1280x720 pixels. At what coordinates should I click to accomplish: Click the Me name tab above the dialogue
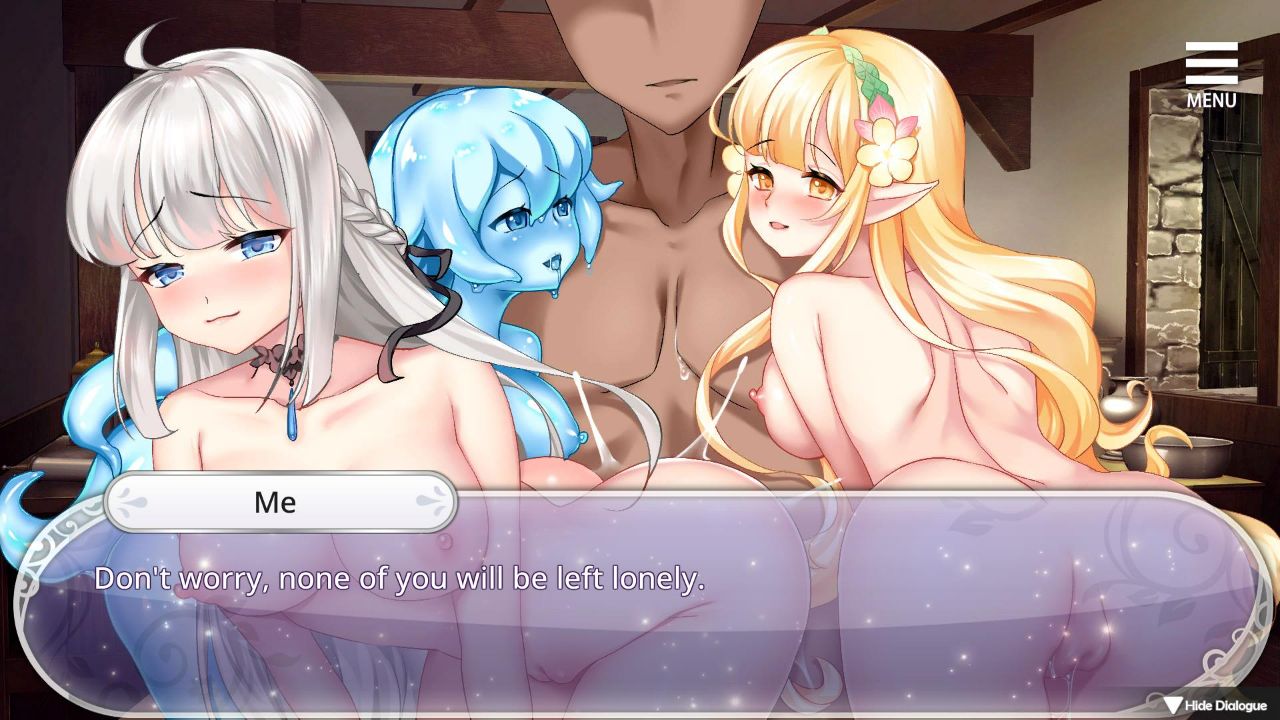pyautogui.click(x=283, y=503)
